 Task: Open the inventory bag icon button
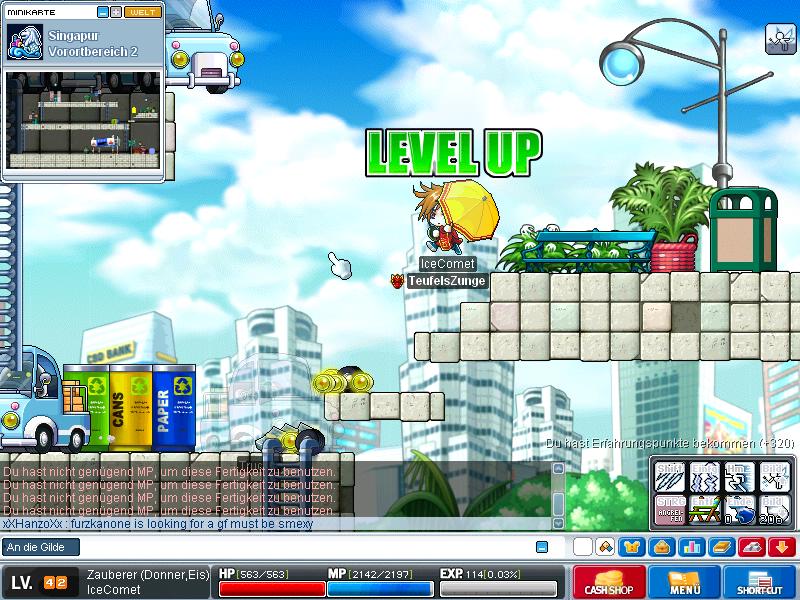point(661,547)
